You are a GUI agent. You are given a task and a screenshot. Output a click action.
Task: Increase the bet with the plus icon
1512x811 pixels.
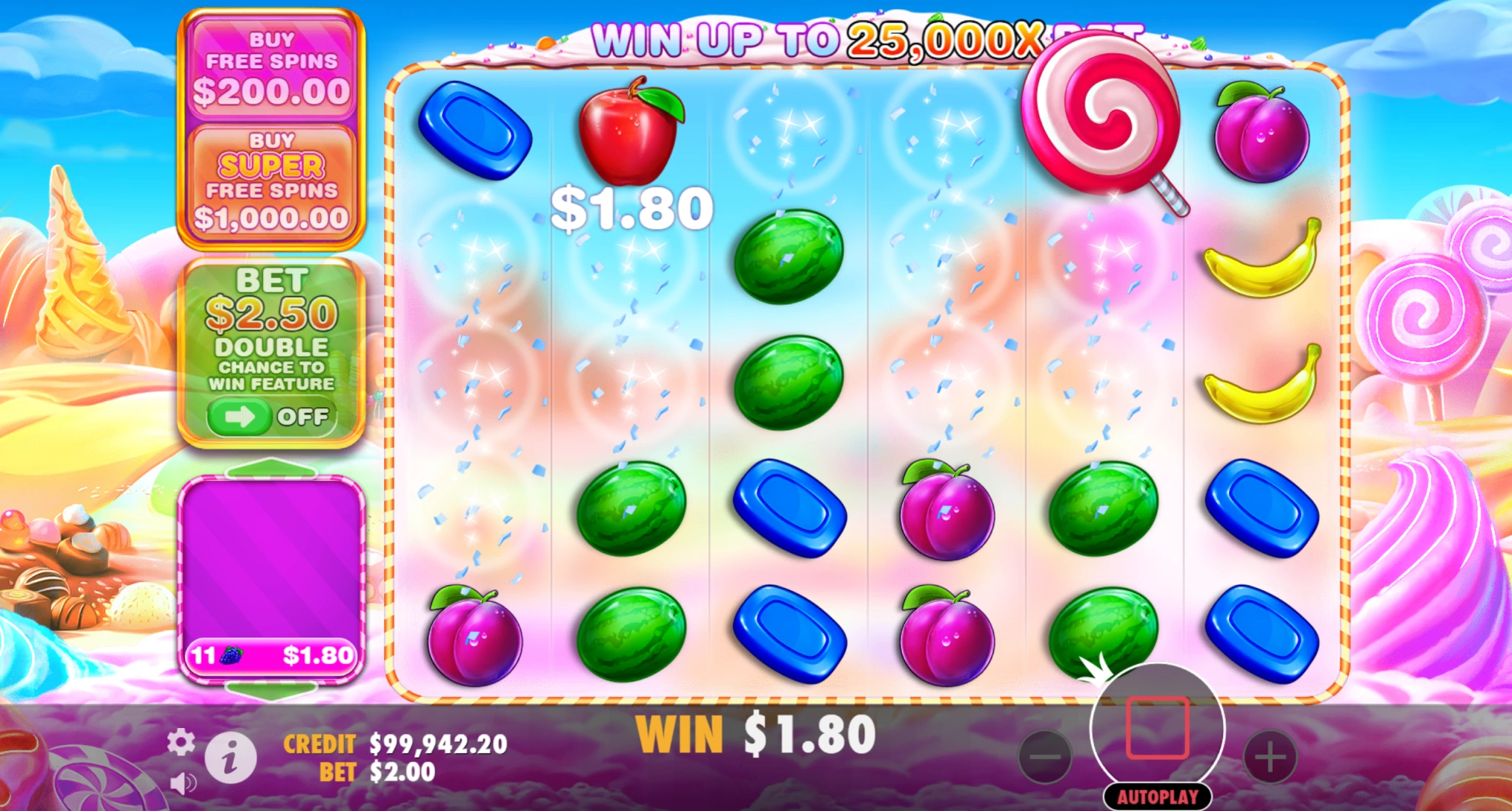[1271, 757]
